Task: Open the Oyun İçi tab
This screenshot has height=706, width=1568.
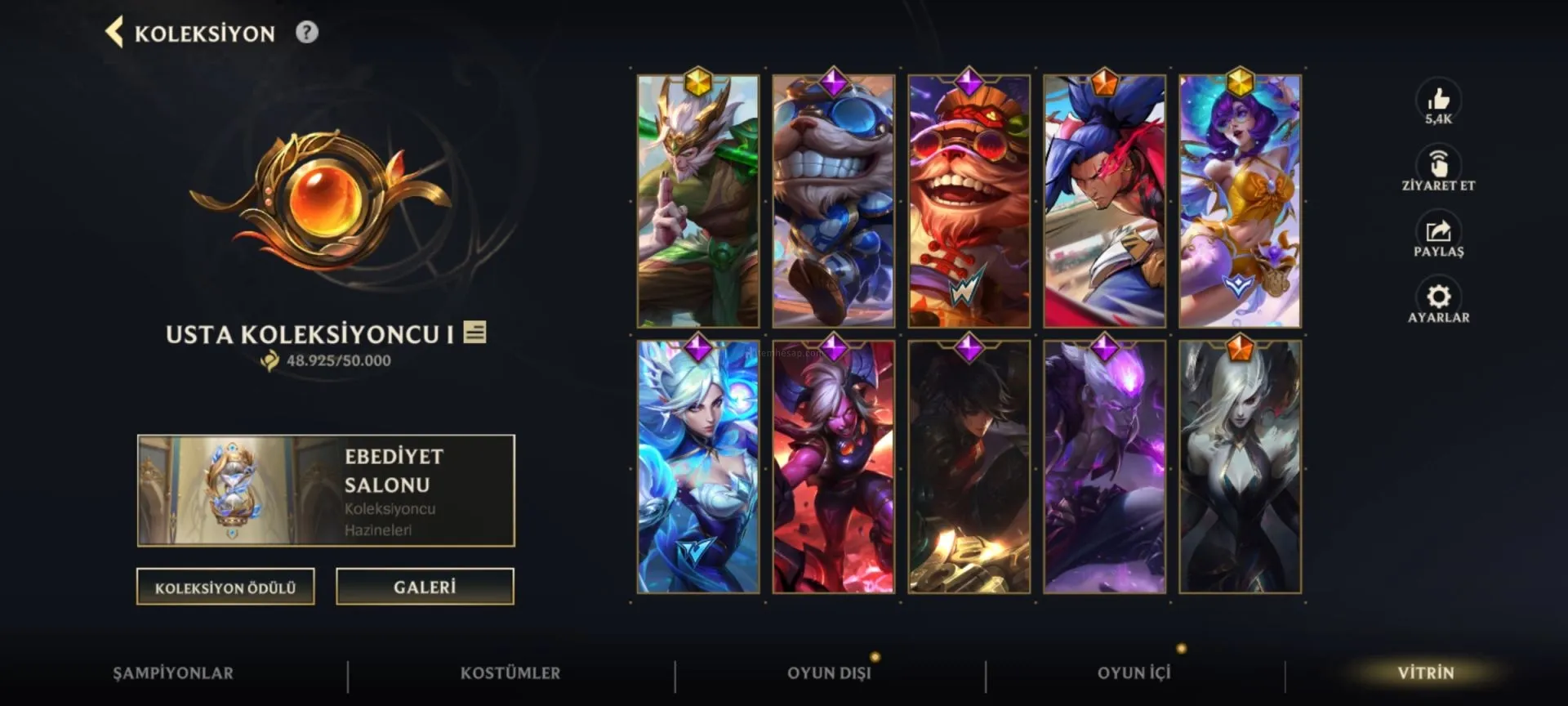Action: [1134, 672]
